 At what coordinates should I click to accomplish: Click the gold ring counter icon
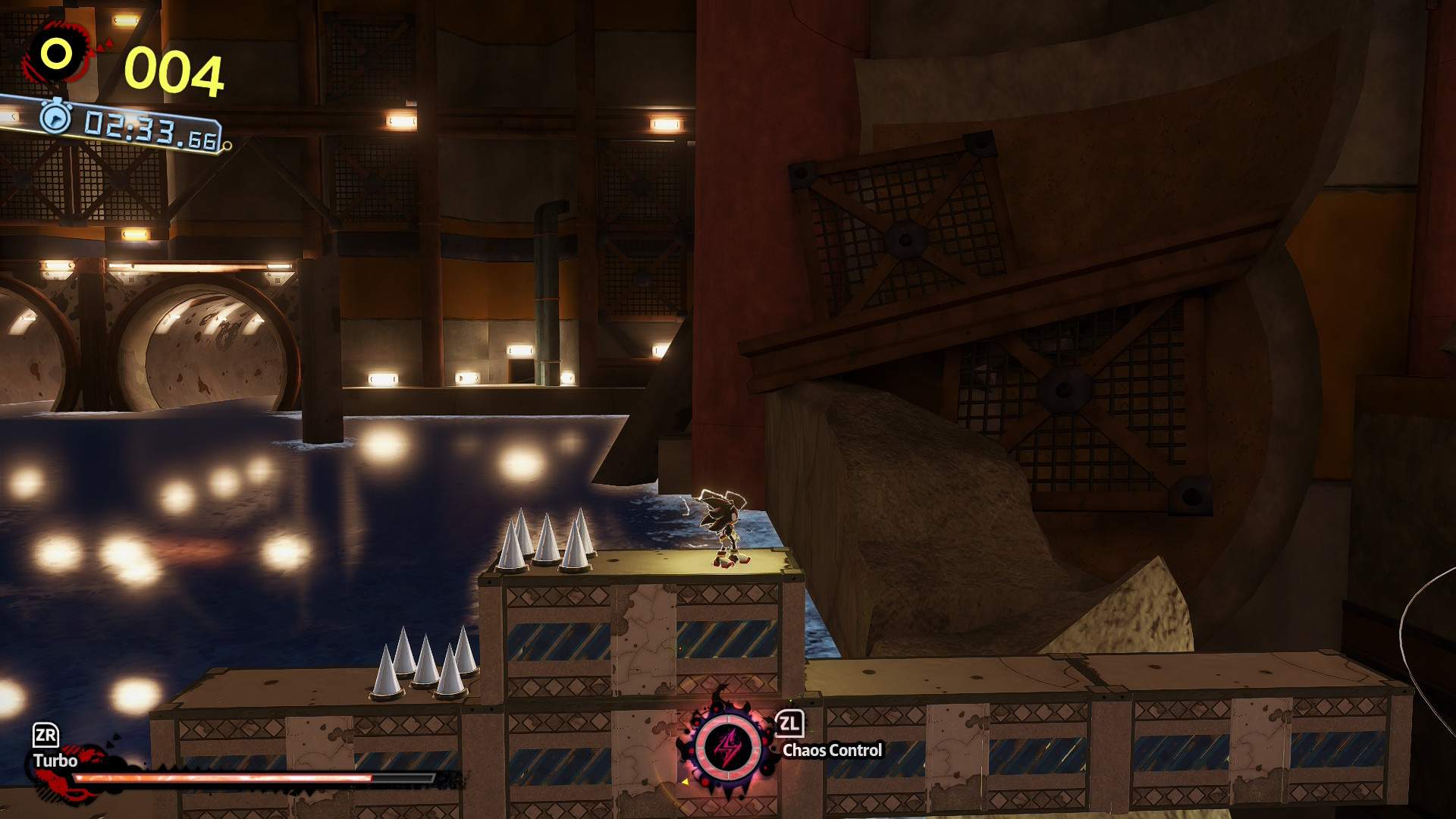click(x=57, y=54)
